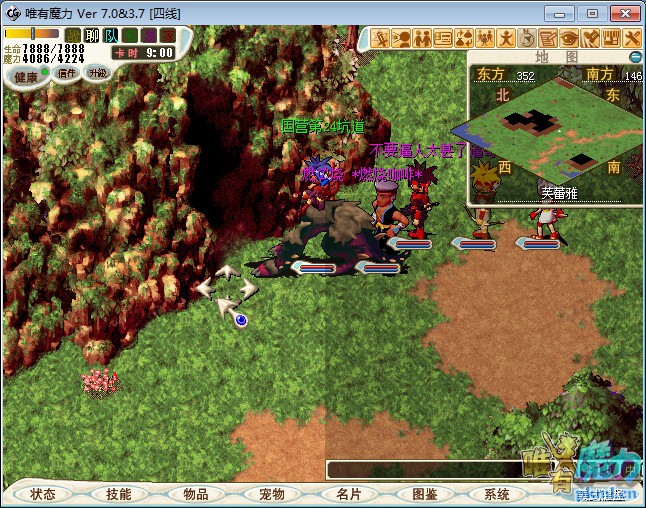Toggle the 聊 chat mode button
Viewport: 646px width, 508px height.
[92, 36]
